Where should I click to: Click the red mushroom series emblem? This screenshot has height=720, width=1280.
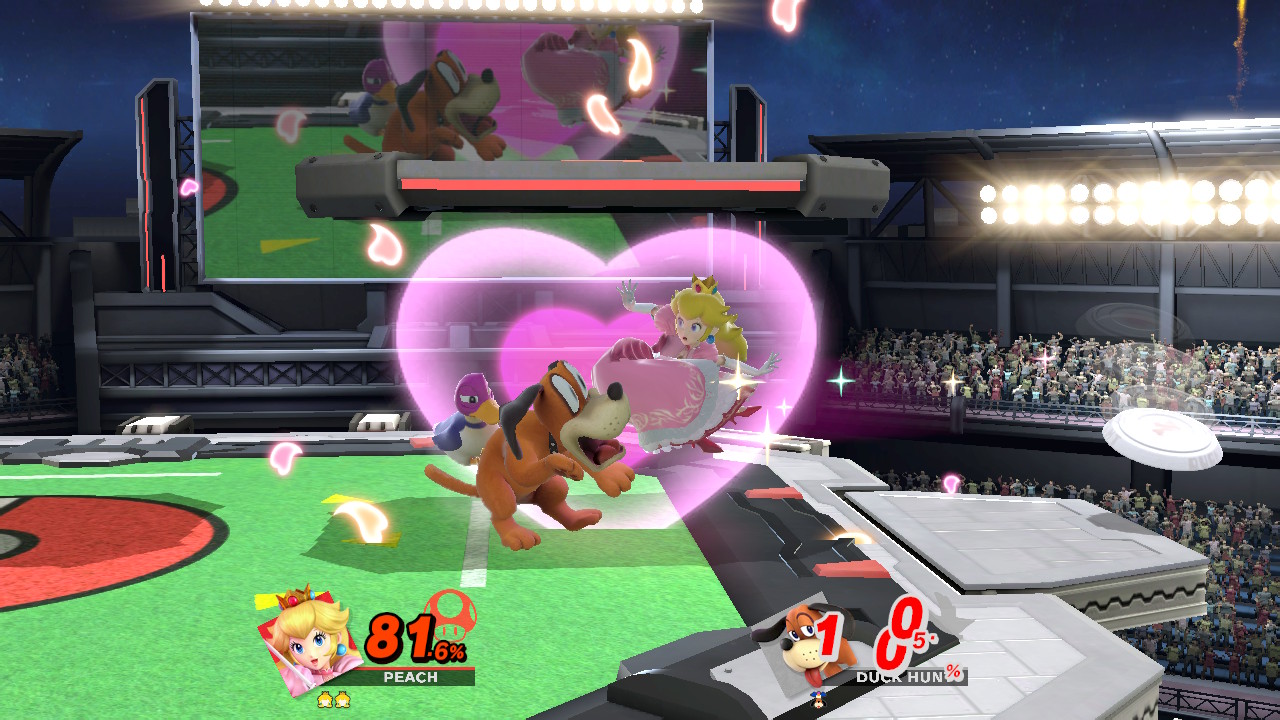tap(450, 611)
